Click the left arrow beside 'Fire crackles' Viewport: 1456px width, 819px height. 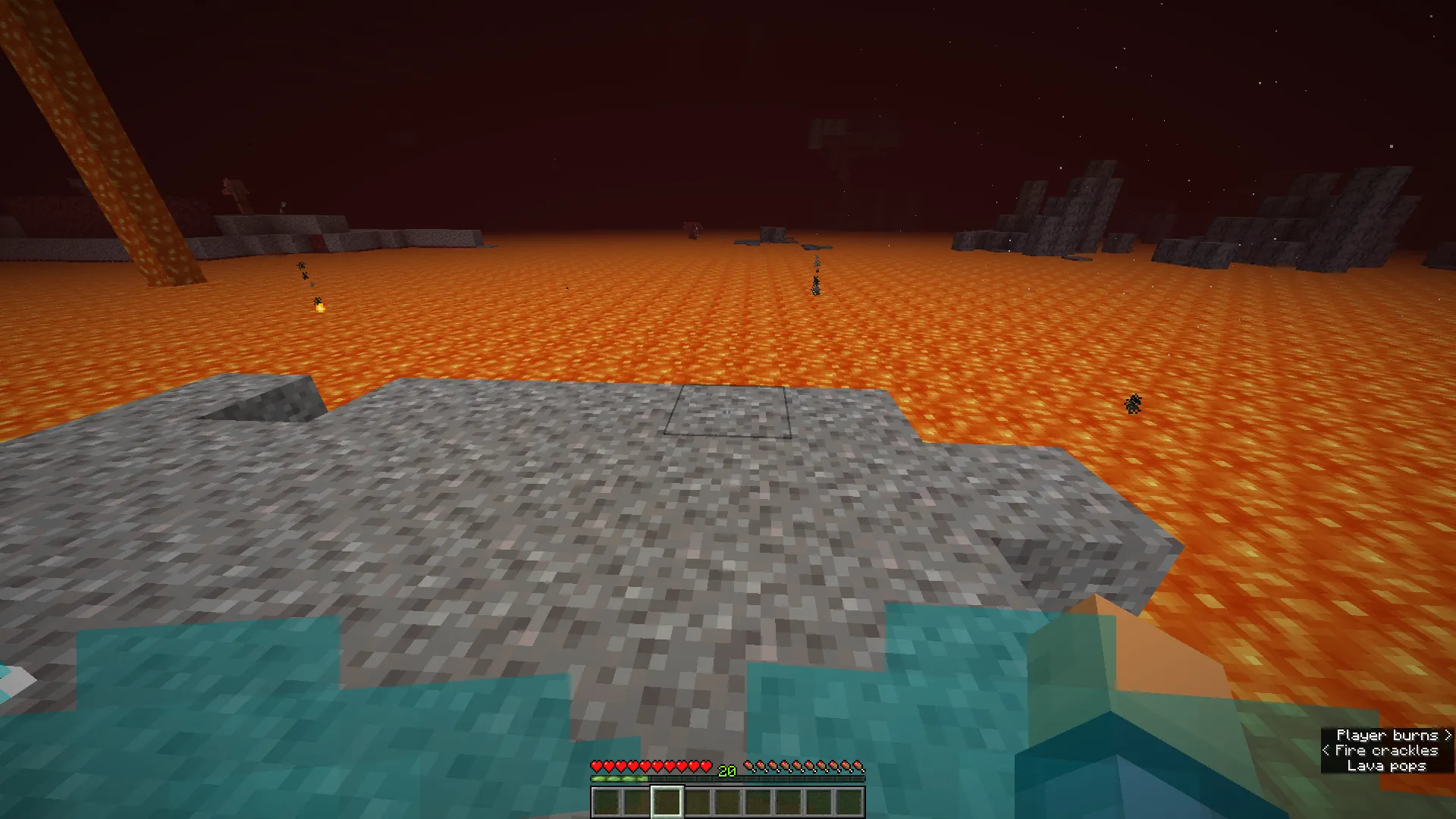click(x=1326, y=751)
